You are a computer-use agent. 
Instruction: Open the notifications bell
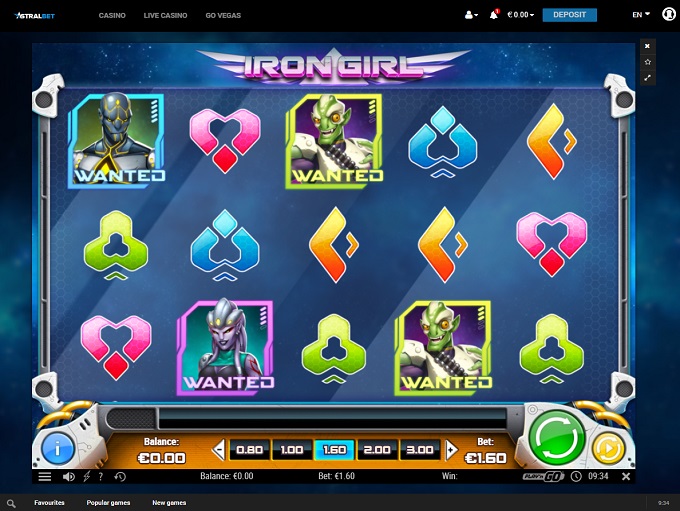494,15
